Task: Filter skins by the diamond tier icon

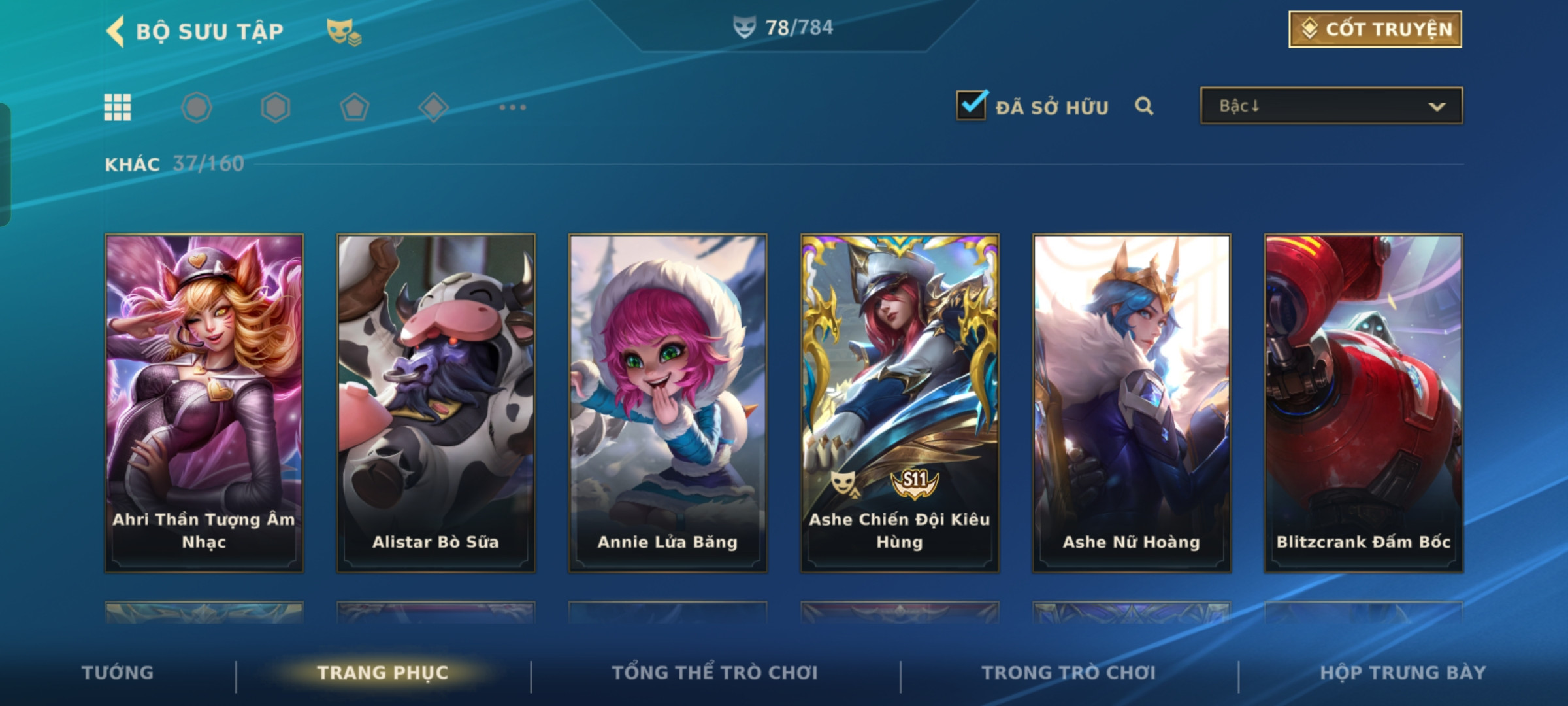Action: (433, 107)
